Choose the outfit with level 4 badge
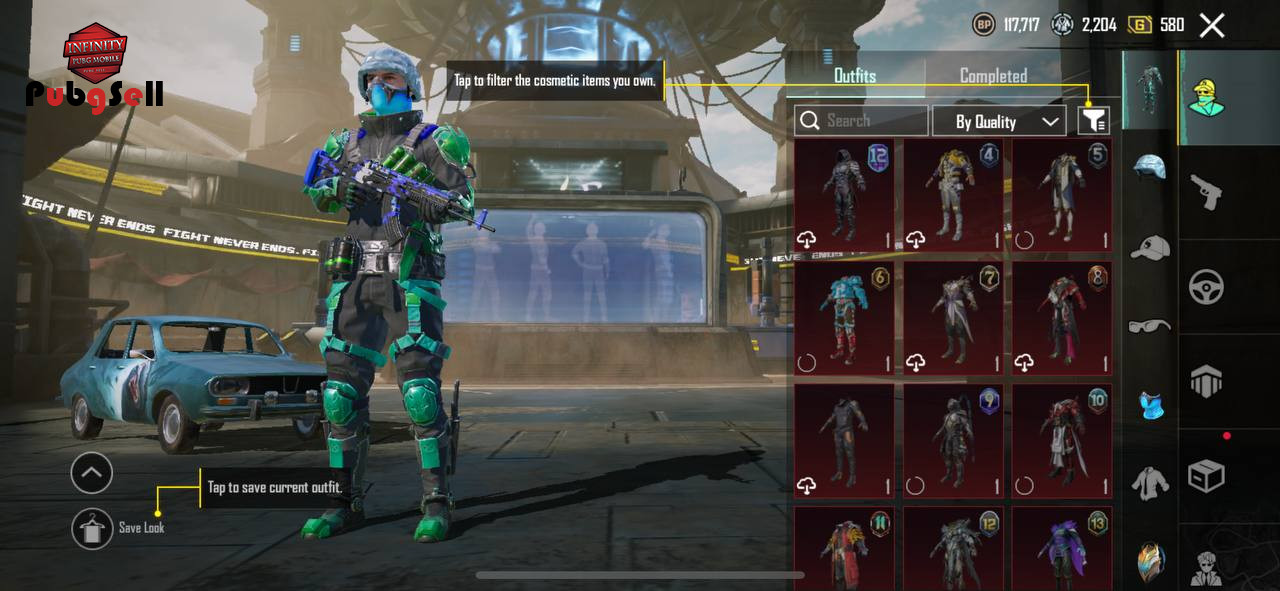1280x591 pixels. tap(953, 195)
